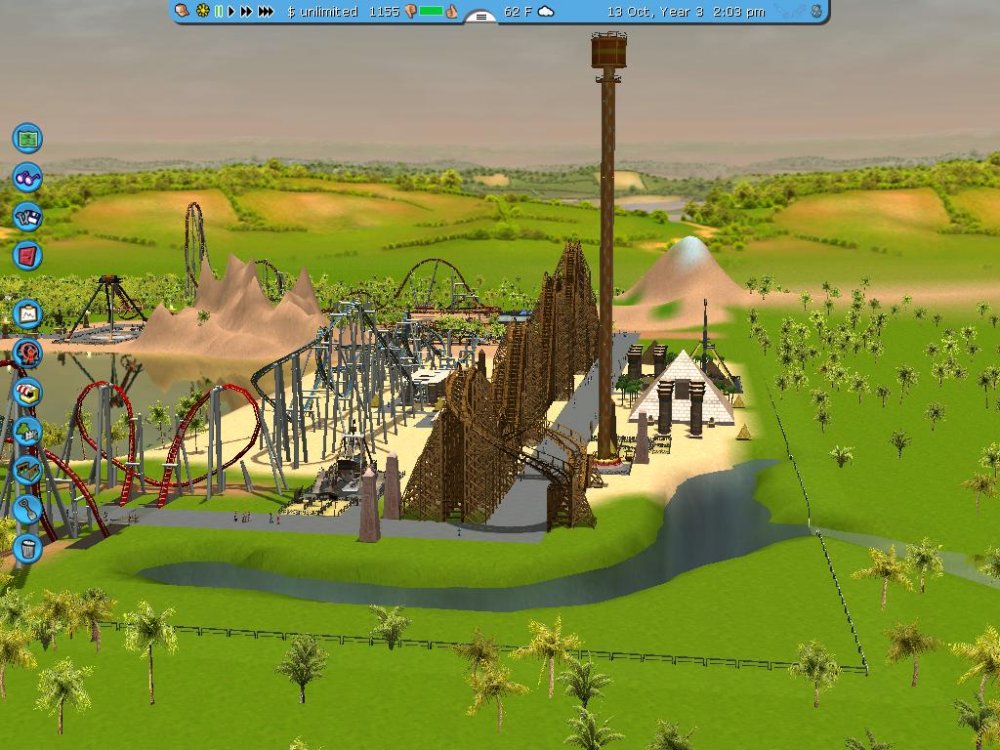
Task: Set game speed to normal single arrow
Action: click(x=231, y=11)
